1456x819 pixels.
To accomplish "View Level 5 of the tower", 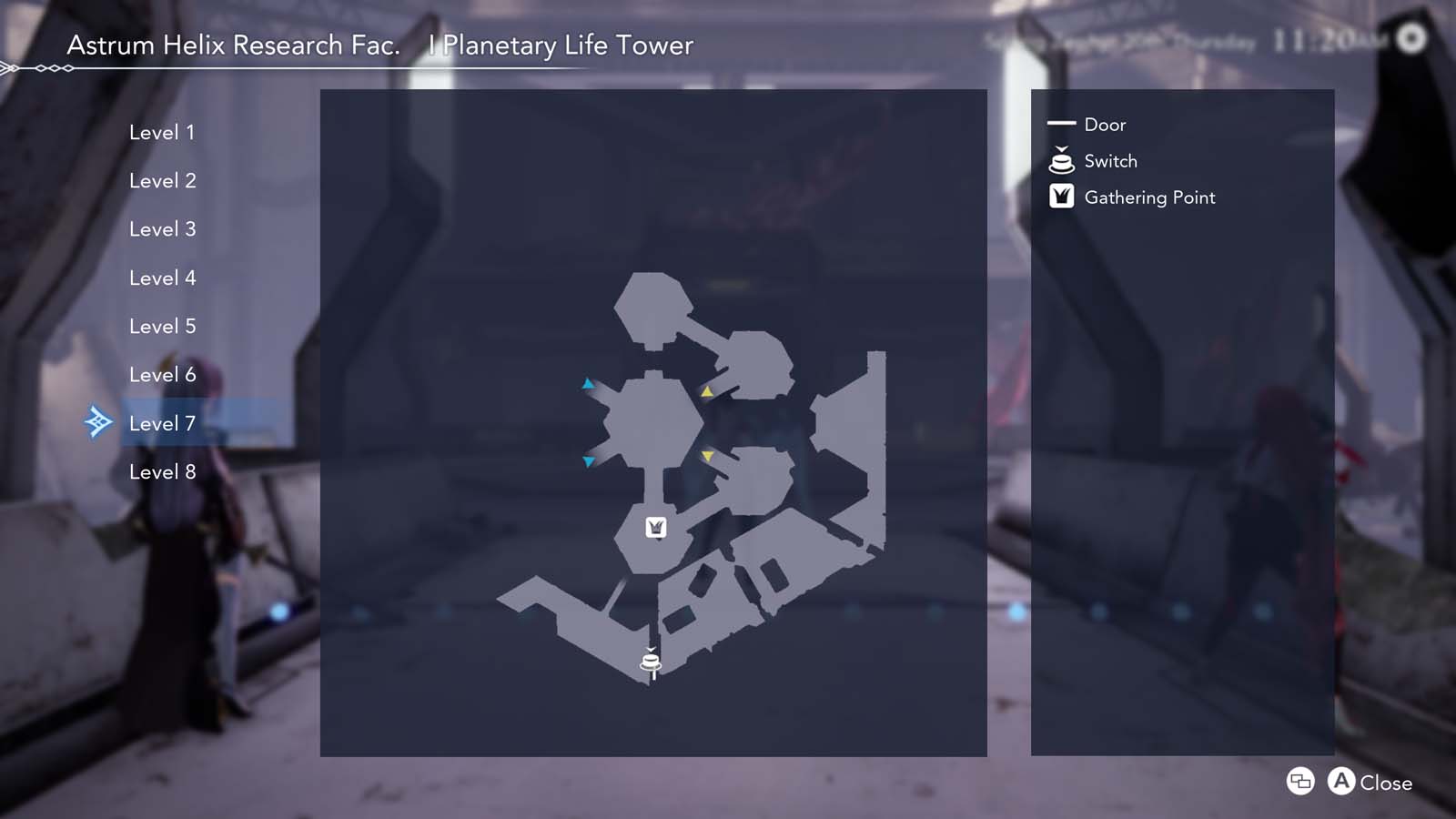I will 162,326.
